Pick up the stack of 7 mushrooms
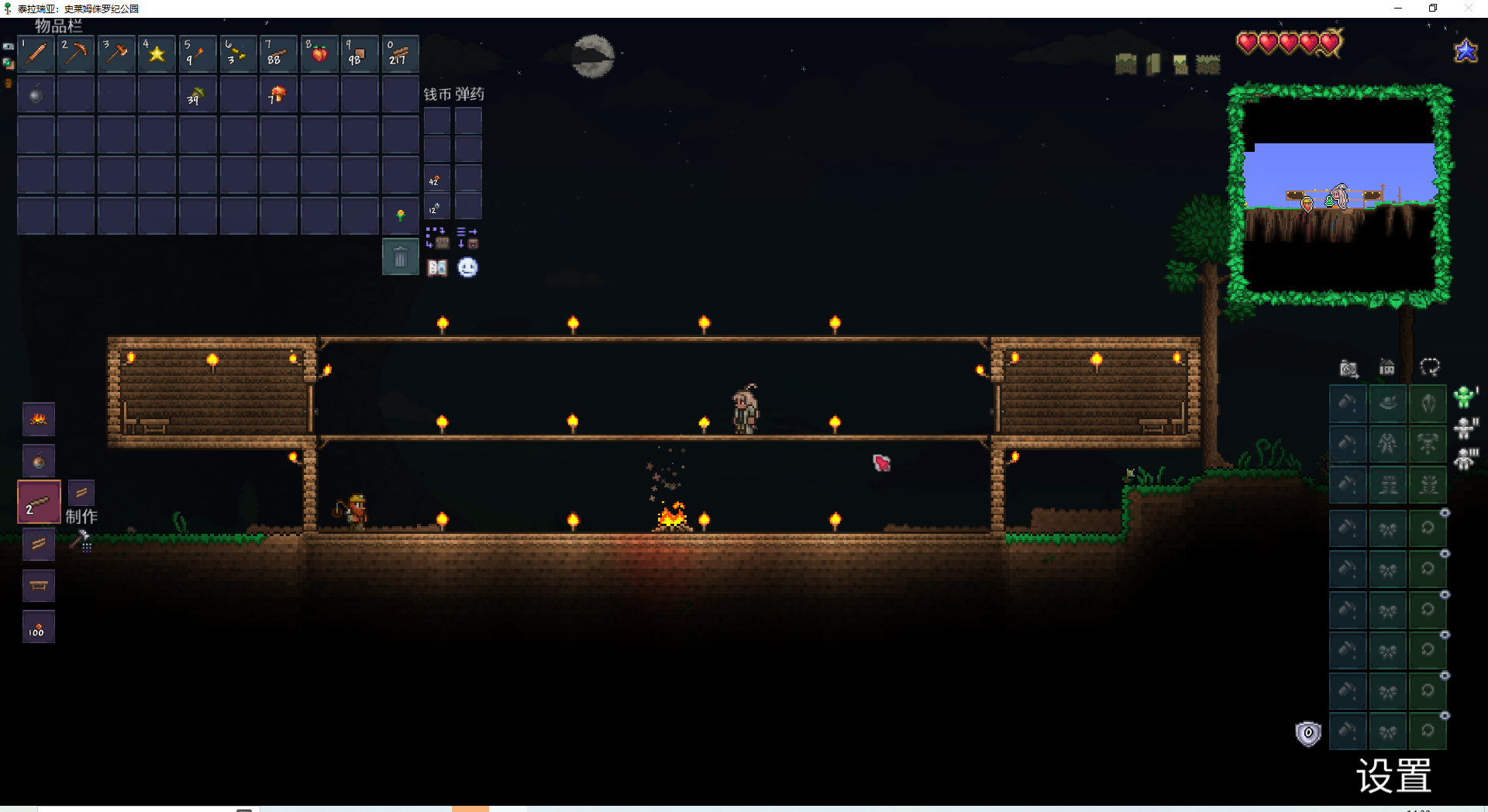1488x812 pixels. pyautogui.click(x=277, y=95)
